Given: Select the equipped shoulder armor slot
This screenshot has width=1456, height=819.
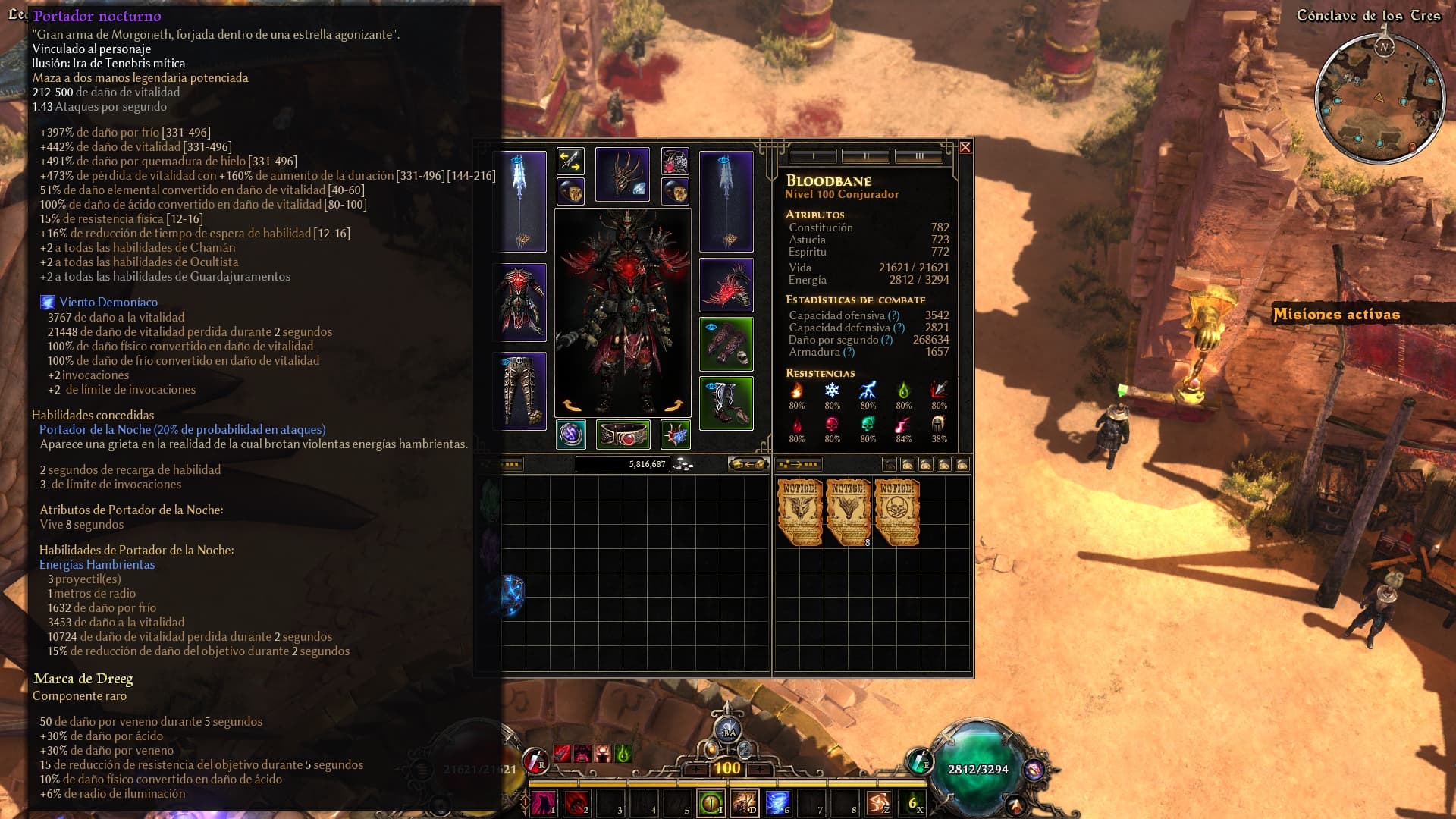Looking at the screenshot, I should (x=726, y=285).
